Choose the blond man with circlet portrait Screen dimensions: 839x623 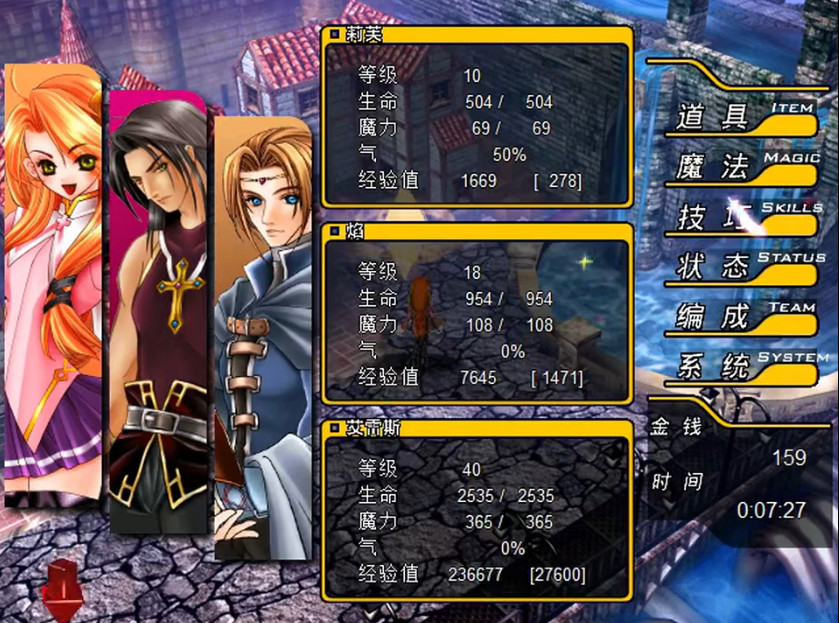point(263,340)
